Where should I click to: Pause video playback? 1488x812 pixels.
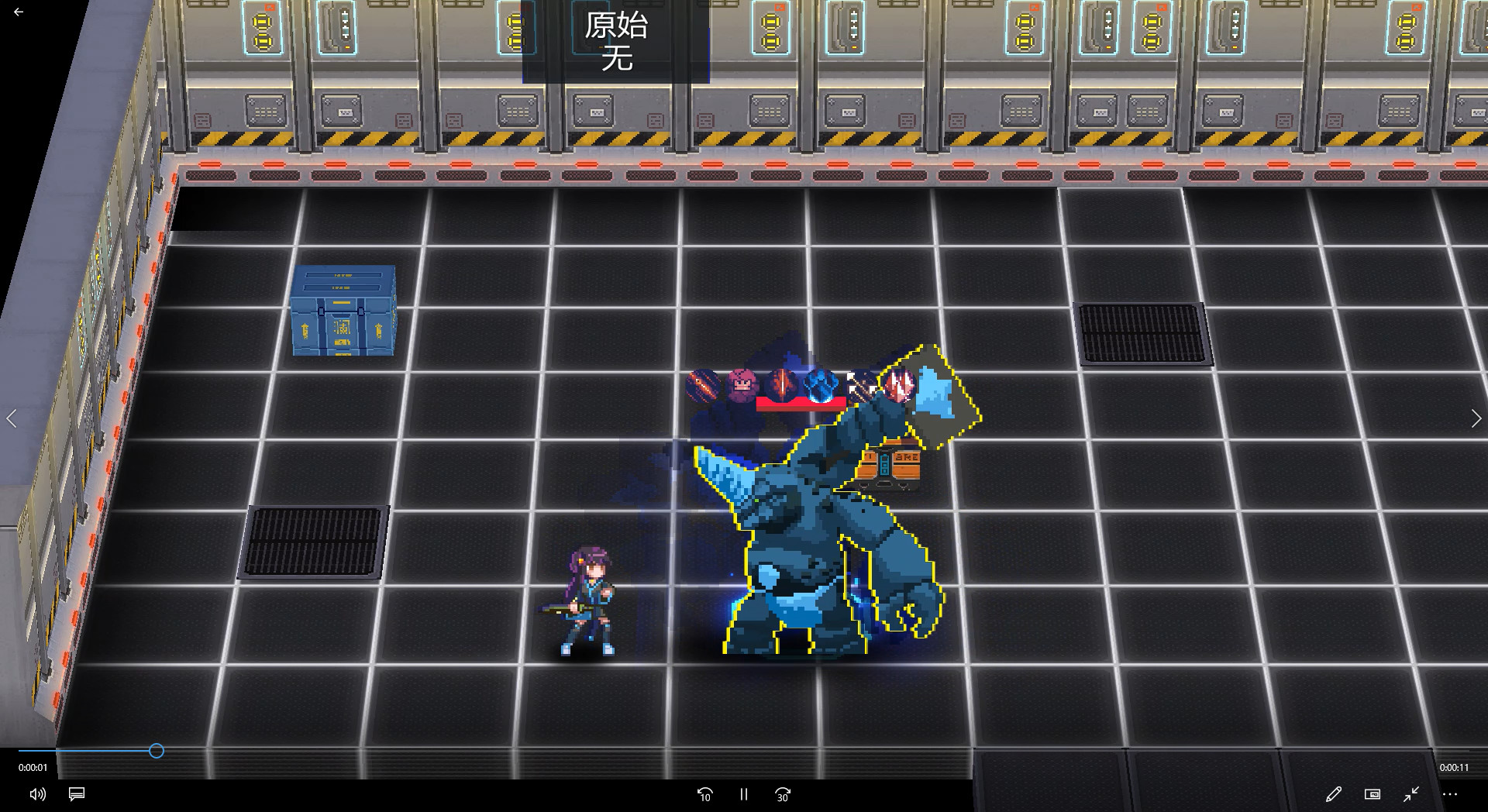point(743,794)
